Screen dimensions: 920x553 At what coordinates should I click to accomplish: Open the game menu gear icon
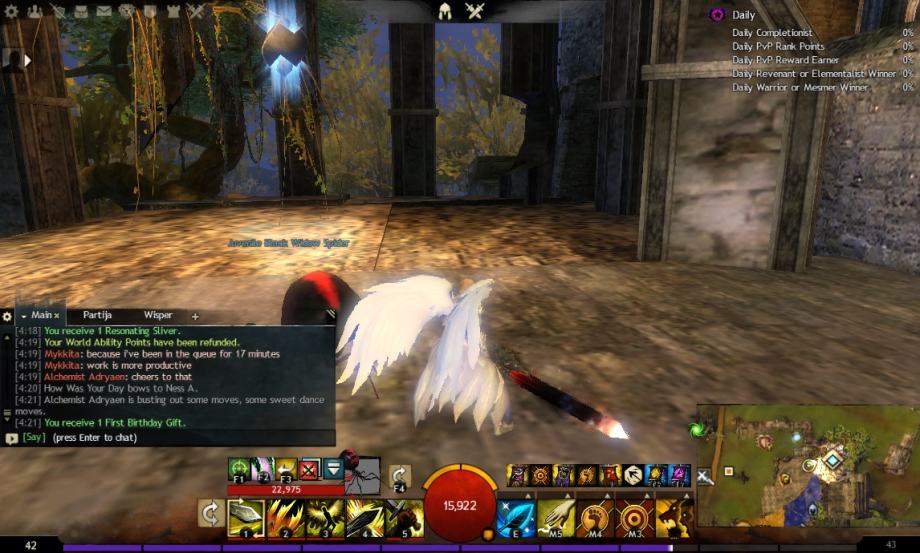12,12
